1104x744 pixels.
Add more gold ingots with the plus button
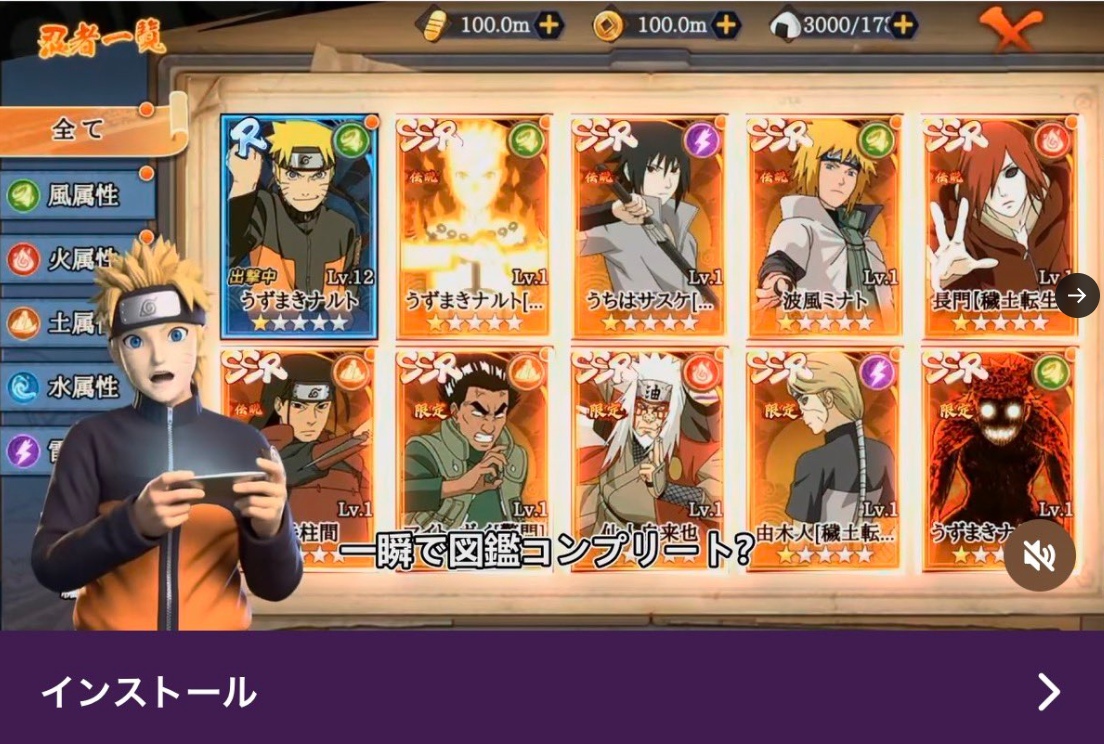tap(549, 25)
